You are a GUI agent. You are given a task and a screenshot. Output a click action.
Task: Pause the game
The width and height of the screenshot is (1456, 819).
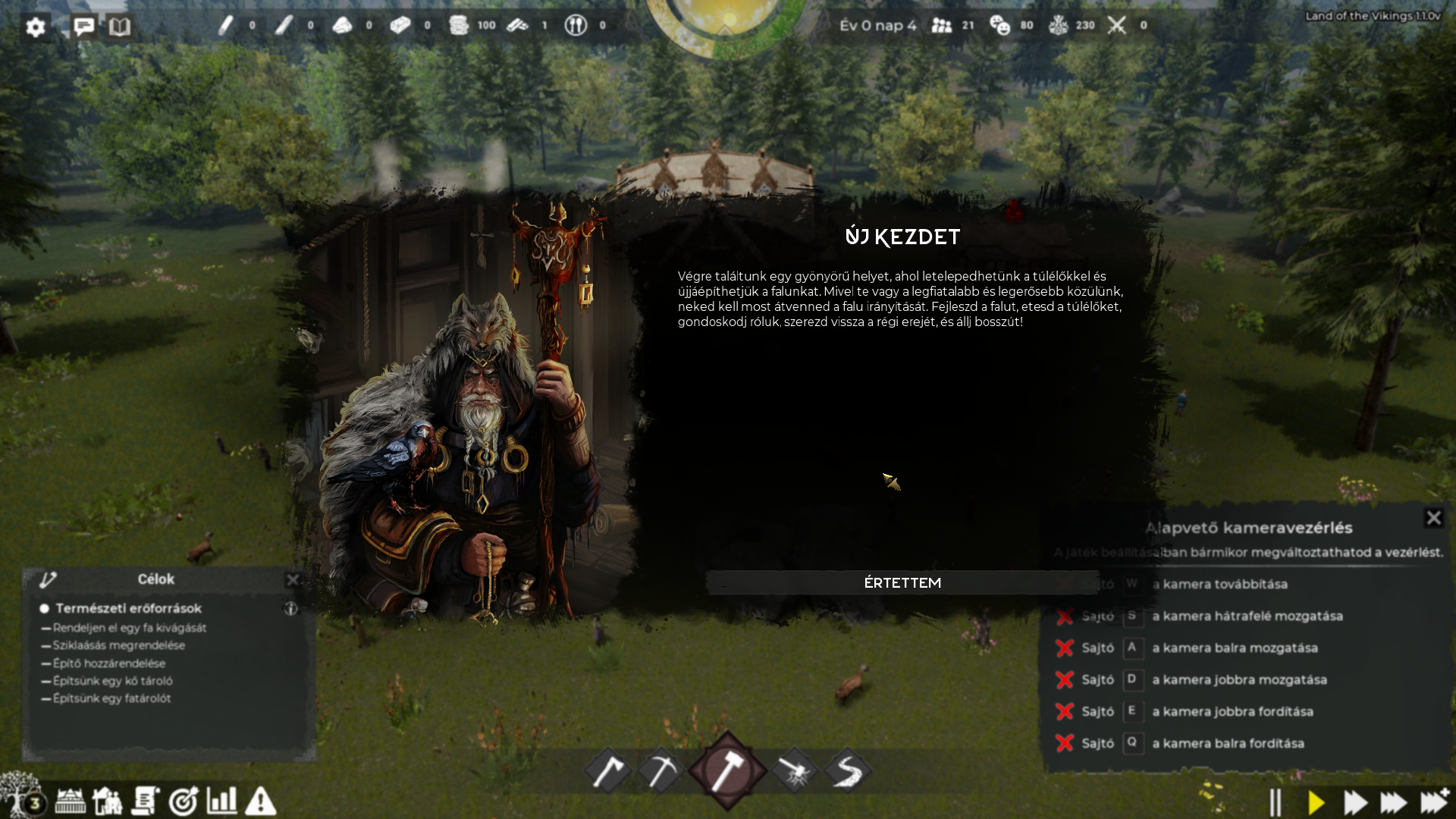1276,802
